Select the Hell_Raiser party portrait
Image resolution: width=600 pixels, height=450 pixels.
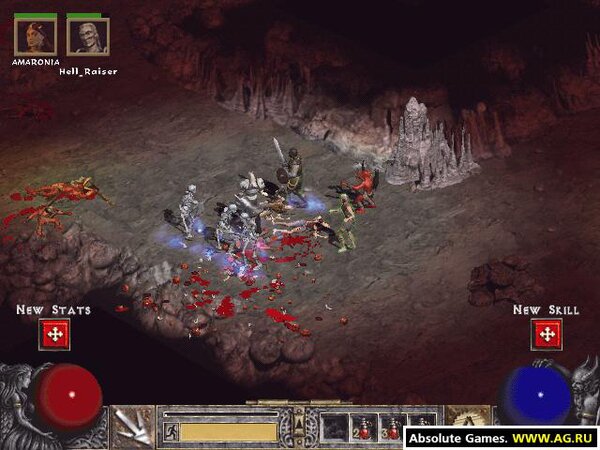pyautogui.click(x=88, y=37)
